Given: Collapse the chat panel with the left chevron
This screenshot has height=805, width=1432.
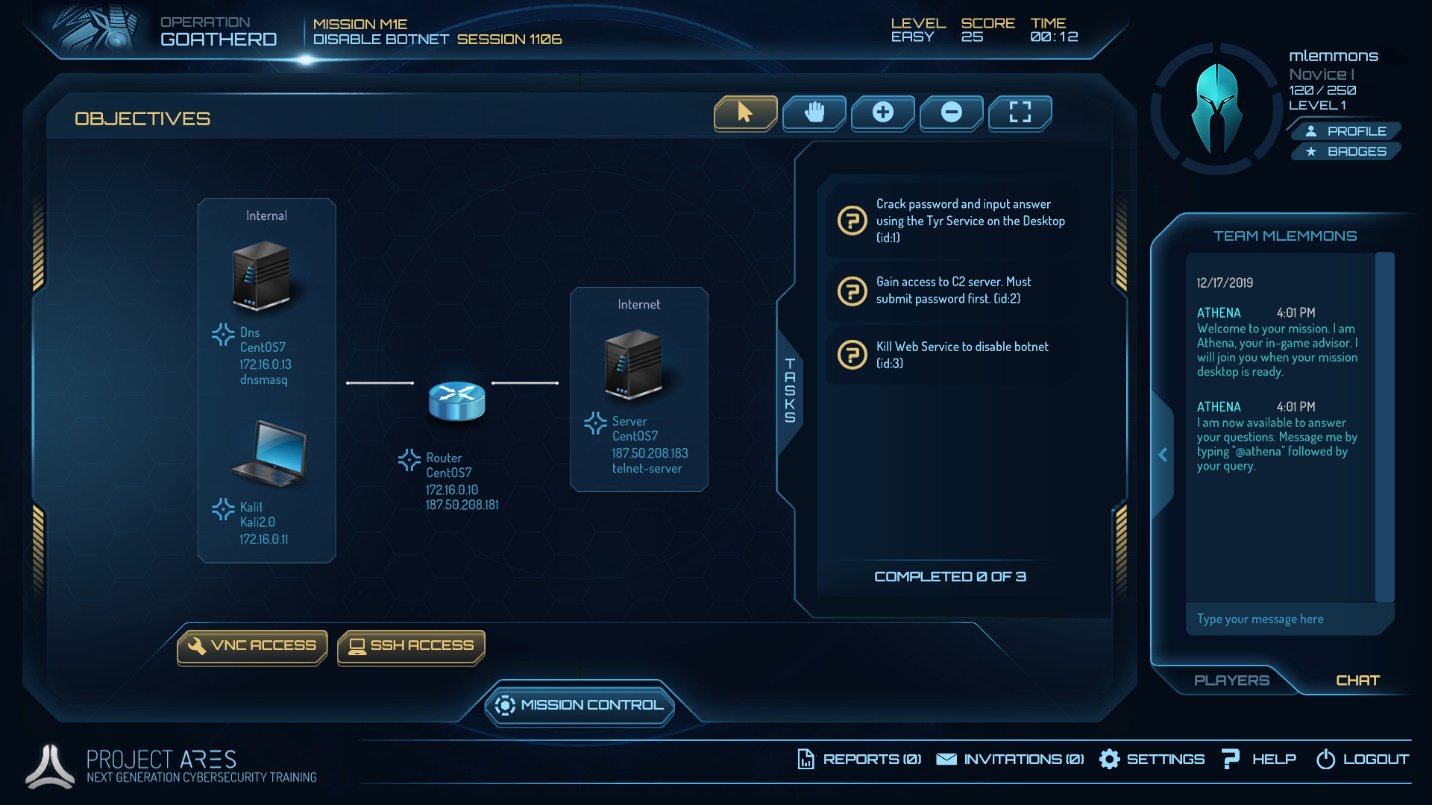Looking at the screenshot, I should [1162, 454].
